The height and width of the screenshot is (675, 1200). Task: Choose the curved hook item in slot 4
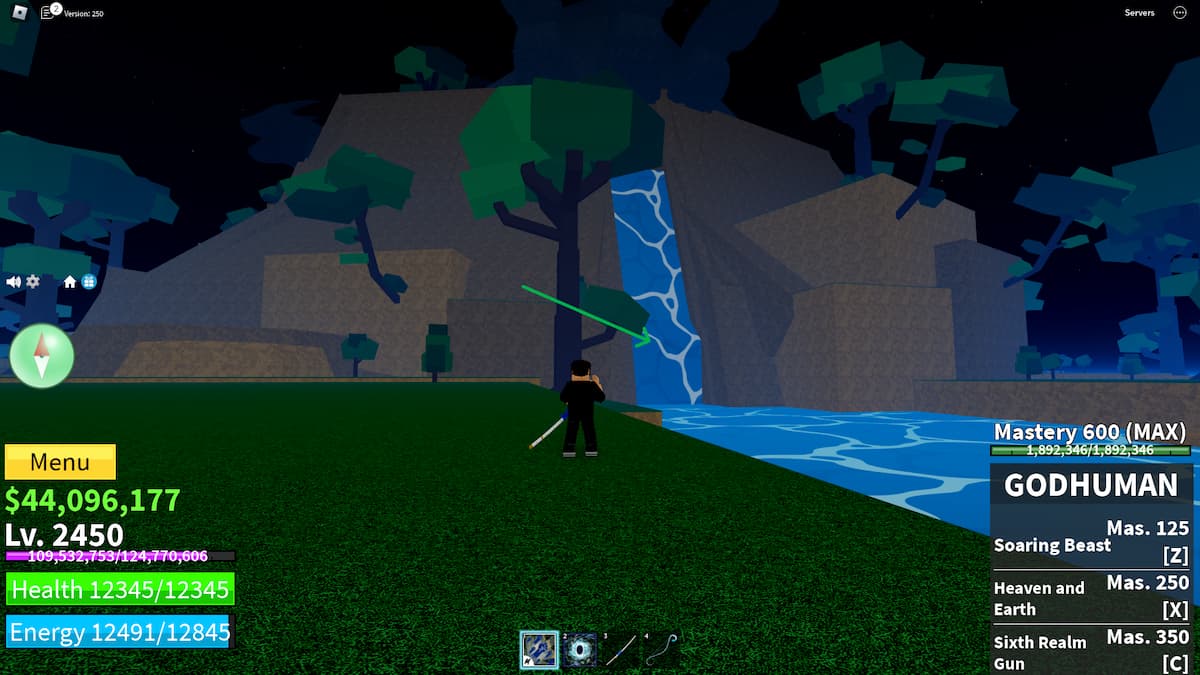[660, 650]
